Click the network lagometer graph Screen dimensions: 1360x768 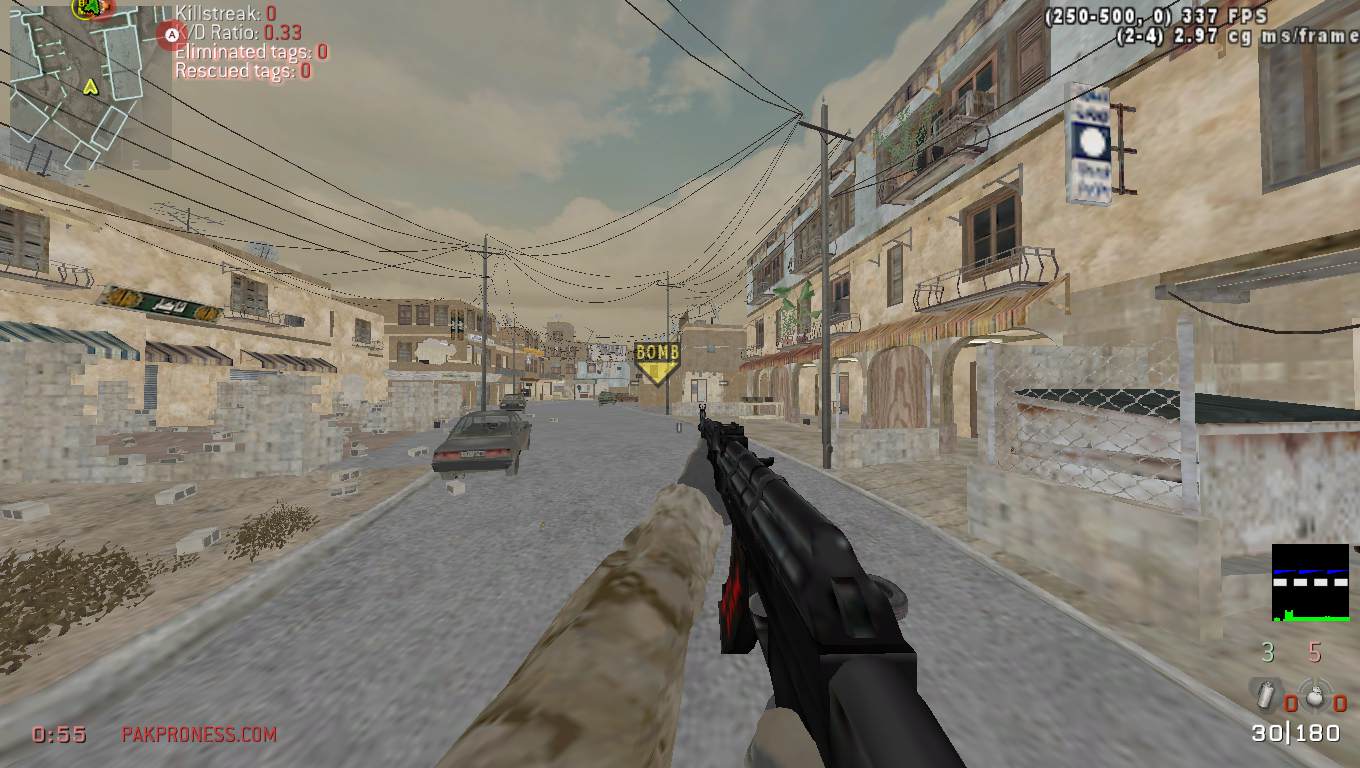(1310, 582)
